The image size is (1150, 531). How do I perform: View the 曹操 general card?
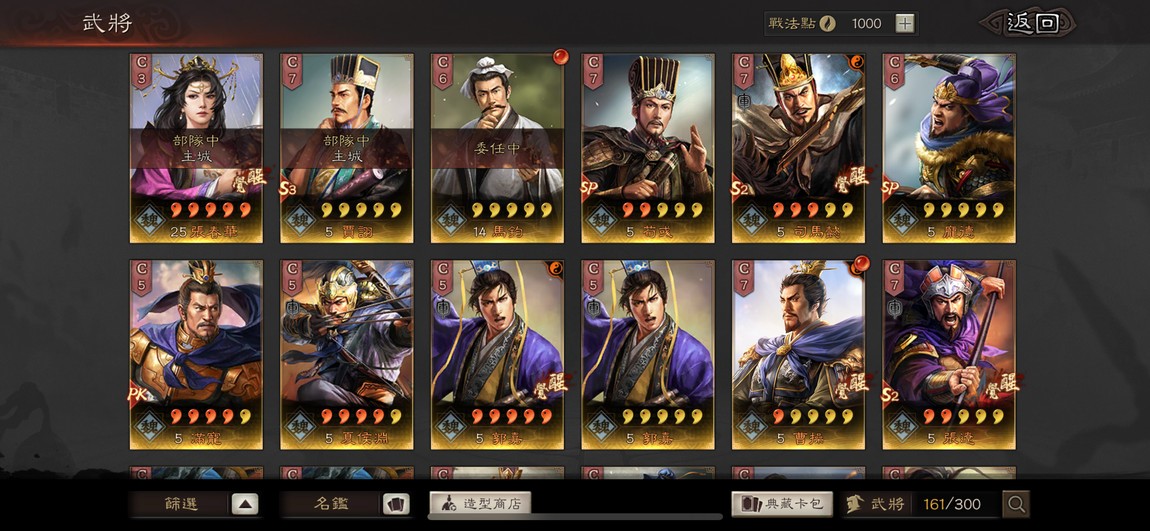click(798, 354)
